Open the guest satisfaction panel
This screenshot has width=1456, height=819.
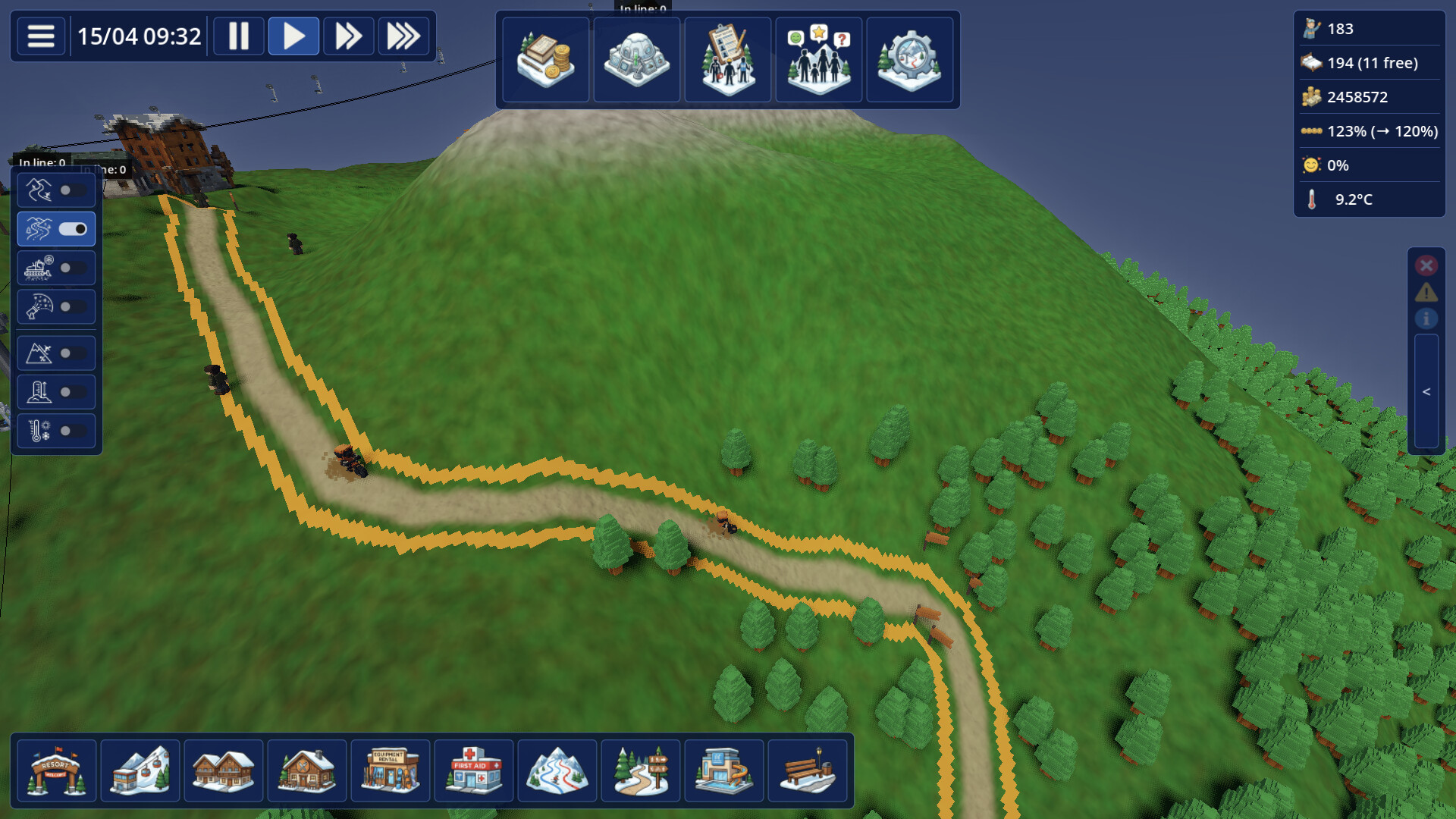pos(818,59)
